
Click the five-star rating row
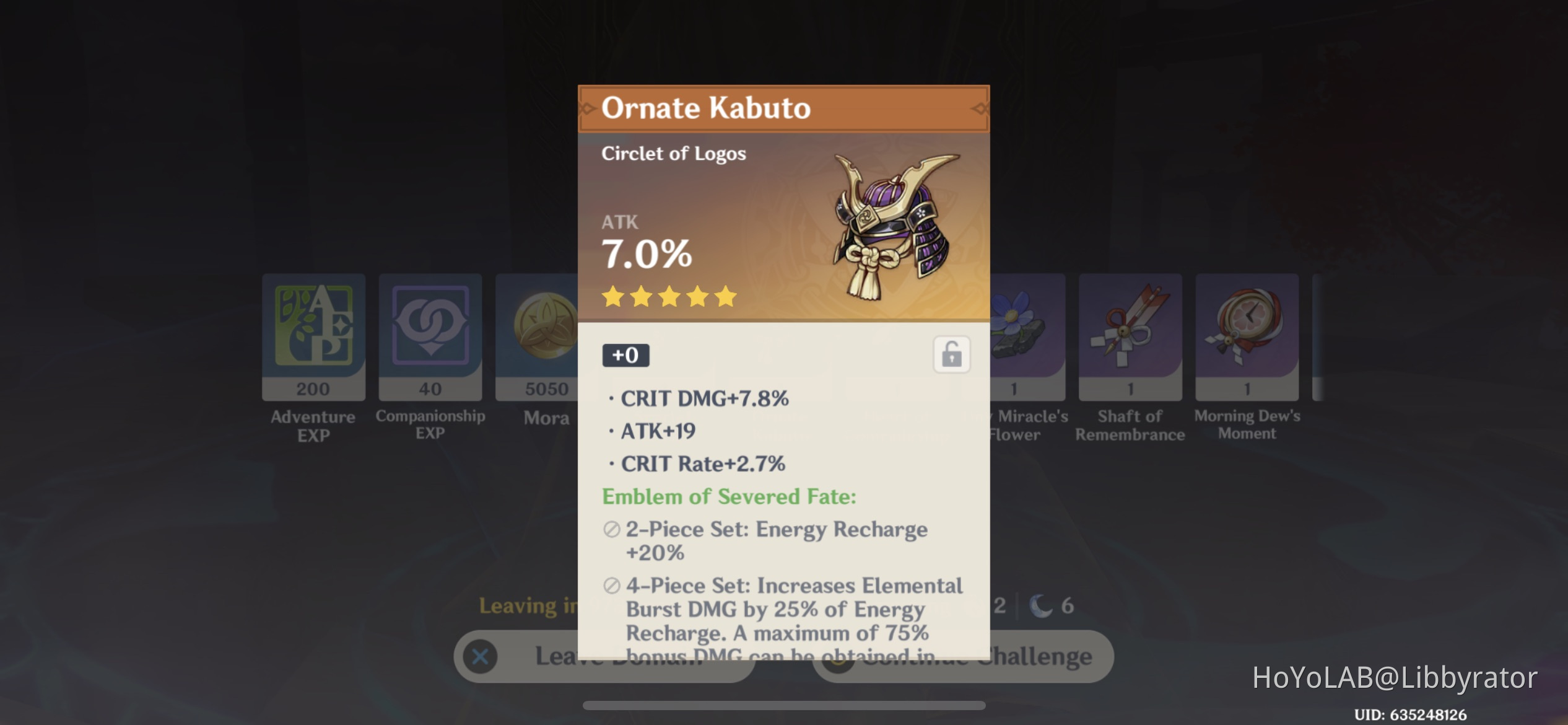coord(669,297)
